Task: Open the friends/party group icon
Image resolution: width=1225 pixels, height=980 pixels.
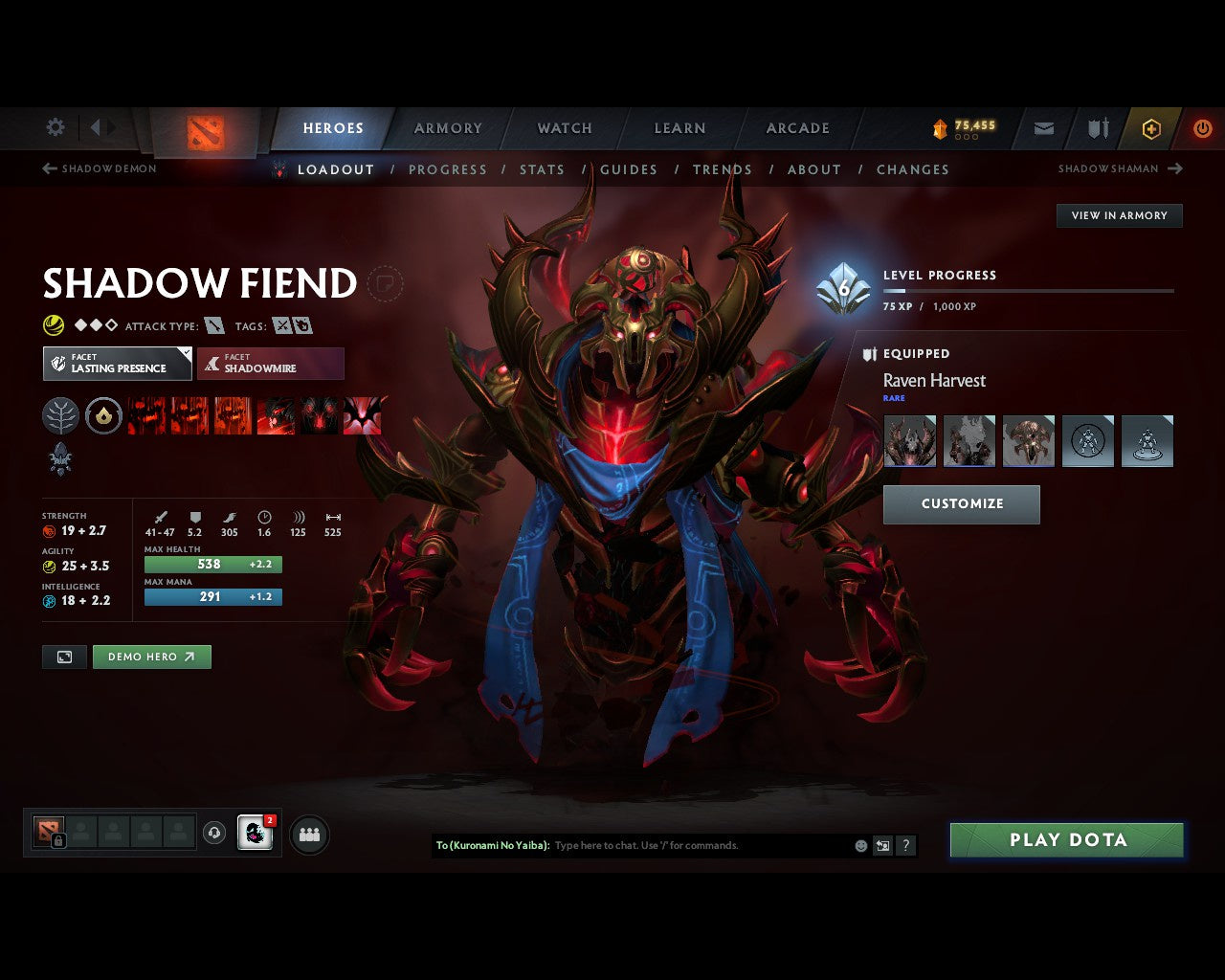Action: coord(309,834)
